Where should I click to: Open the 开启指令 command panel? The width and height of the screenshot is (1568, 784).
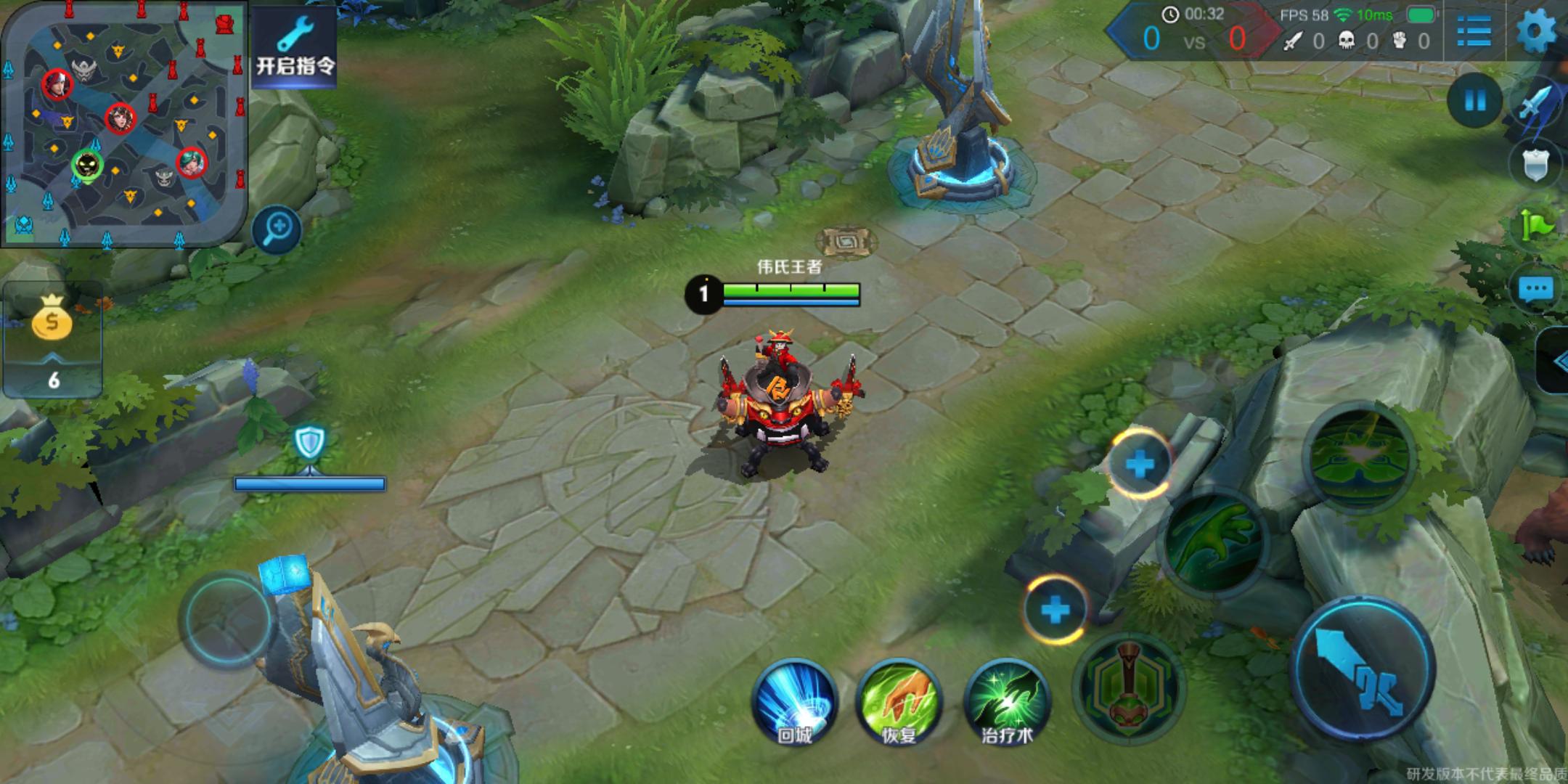tap(295, 47)
